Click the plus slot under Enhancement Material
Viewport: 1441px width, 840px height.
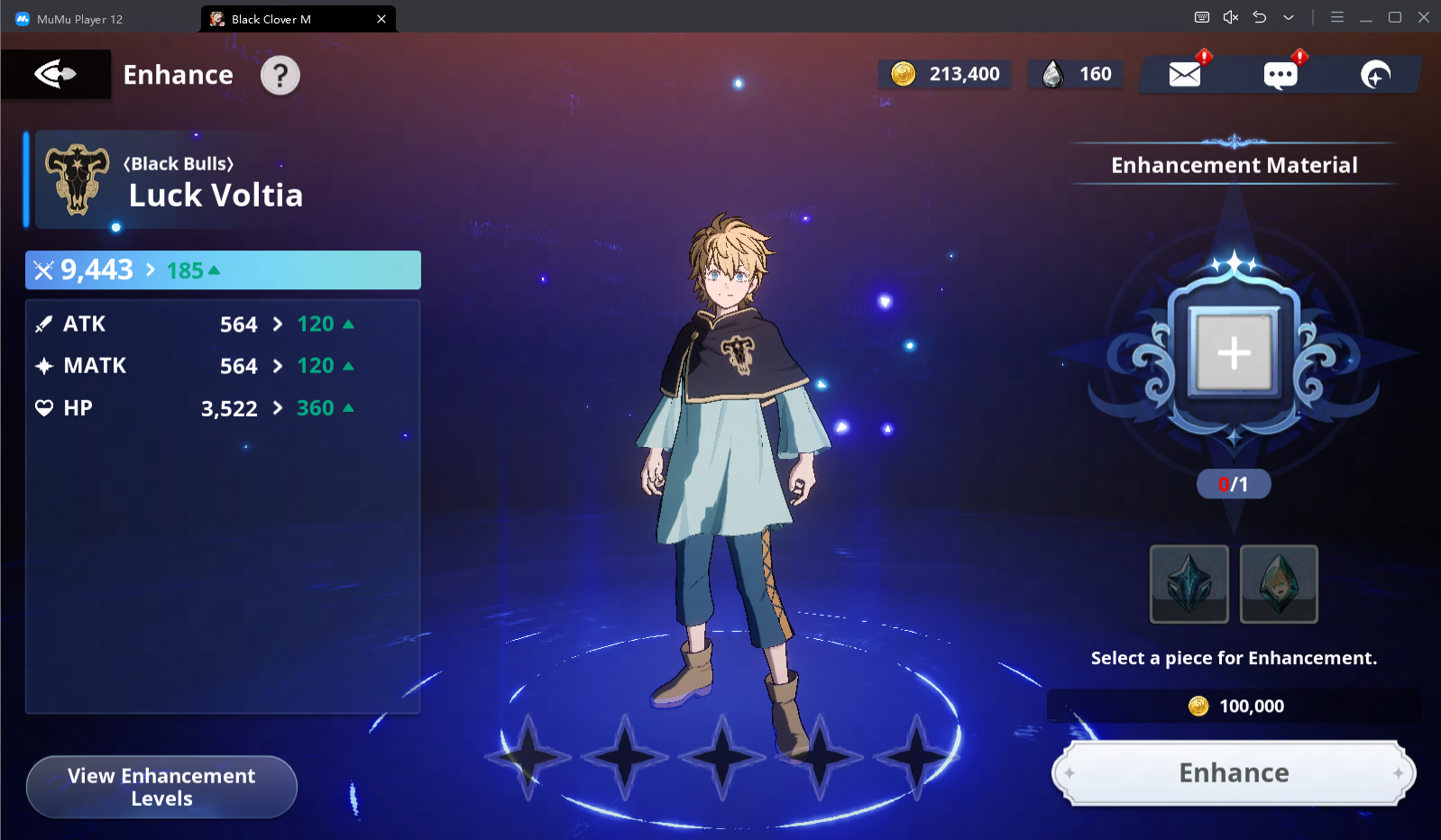click(1234, 353)
